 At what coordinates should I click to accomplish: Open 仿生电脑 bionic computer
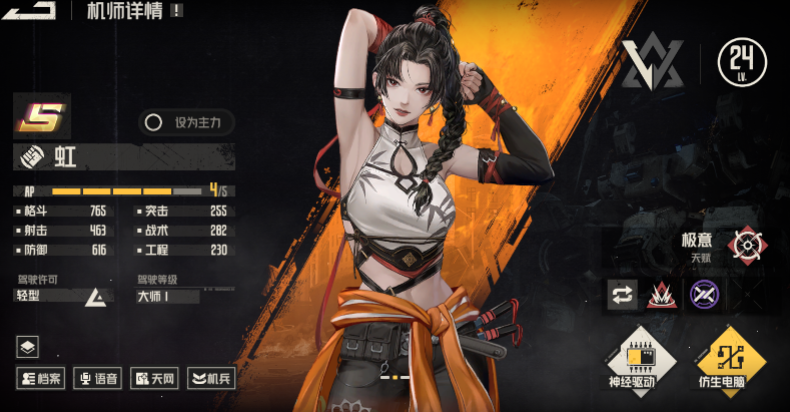point(733,358)
